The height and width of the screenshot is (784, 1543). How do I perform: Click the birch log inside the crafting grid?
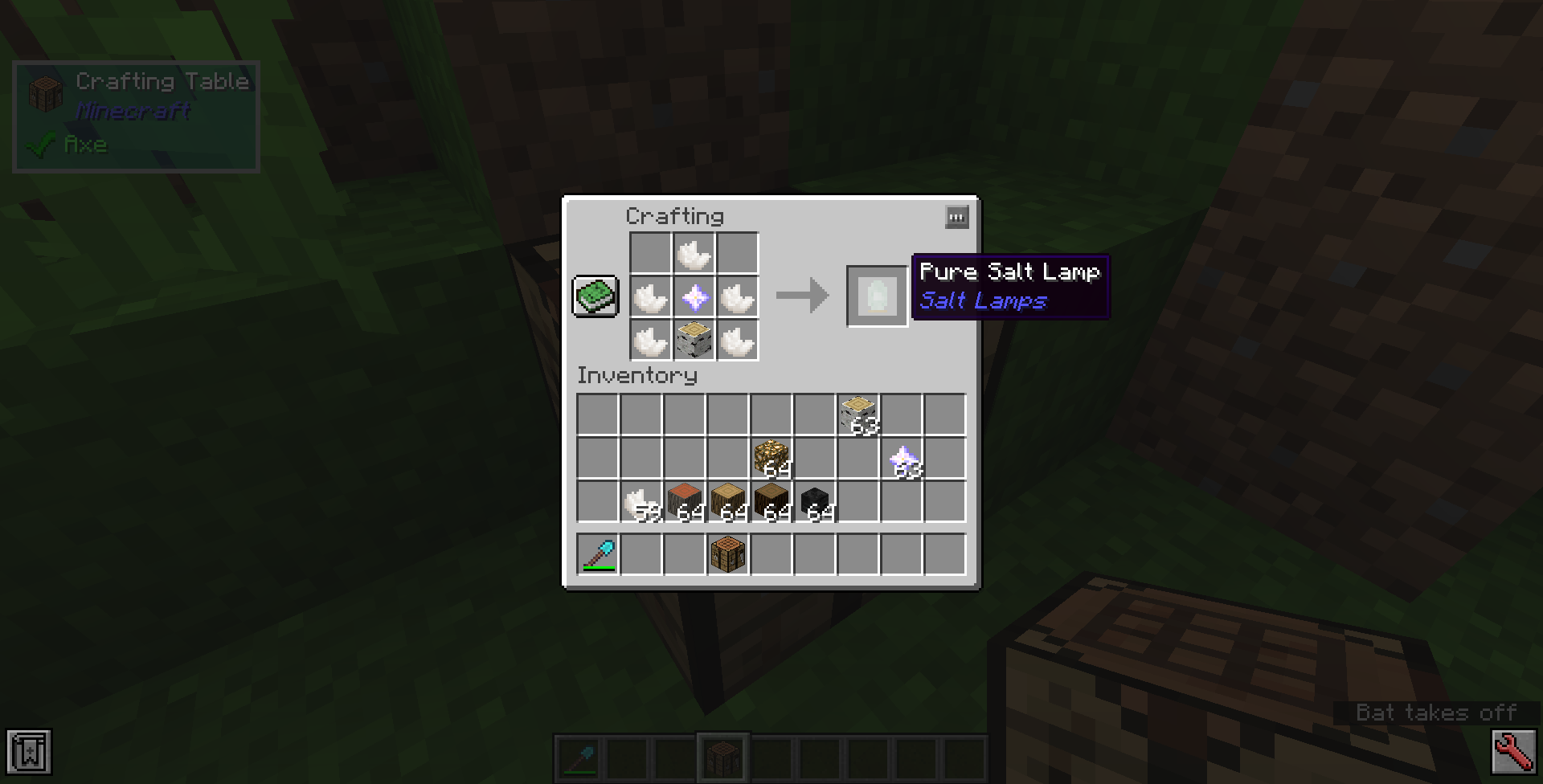pyautogui.click(x=694, y=340)
